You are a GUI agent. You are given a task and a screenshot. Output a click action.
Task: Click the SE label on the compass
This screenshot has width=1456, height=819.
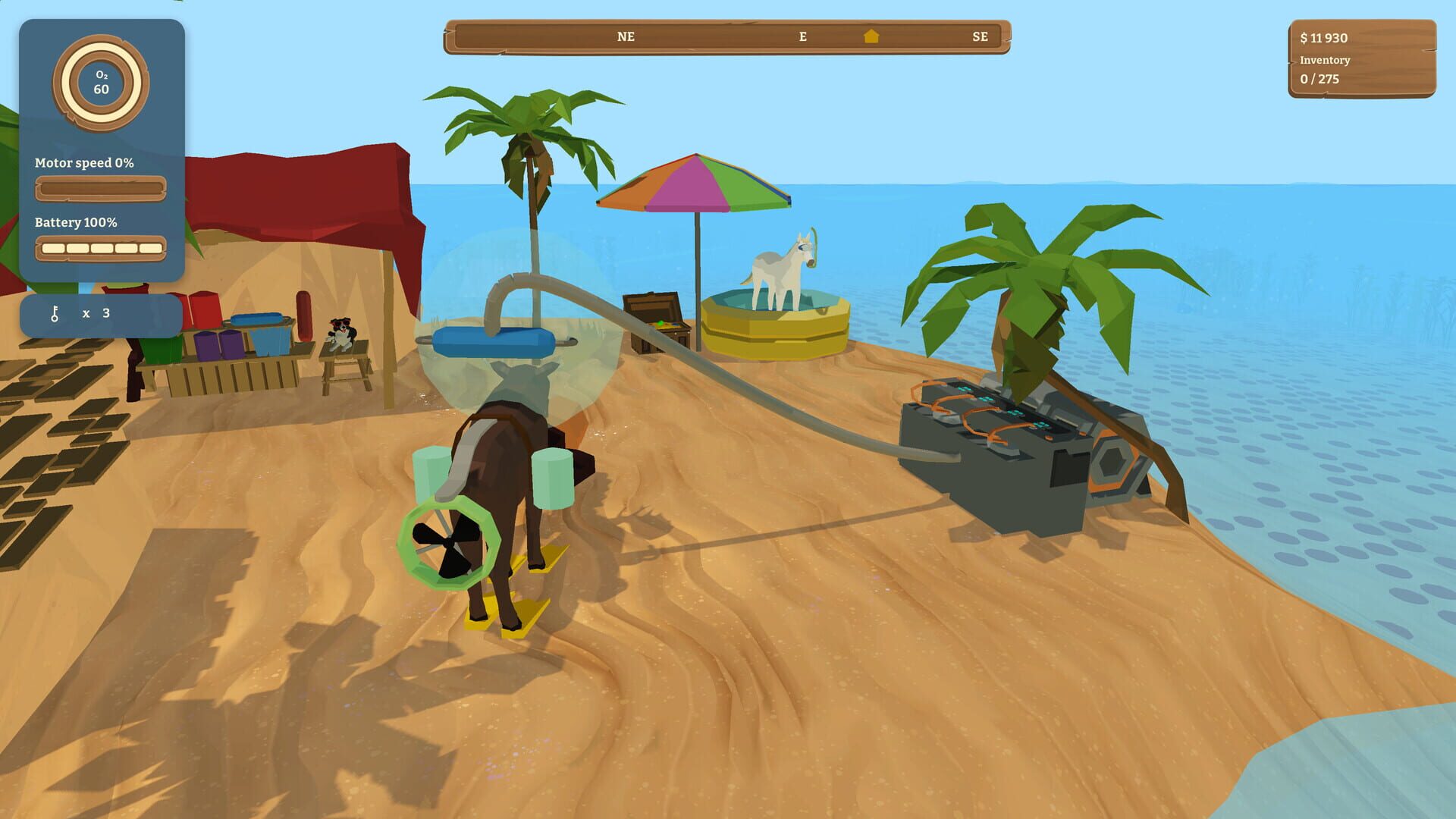pyautogui.click(x=980, y=36)
